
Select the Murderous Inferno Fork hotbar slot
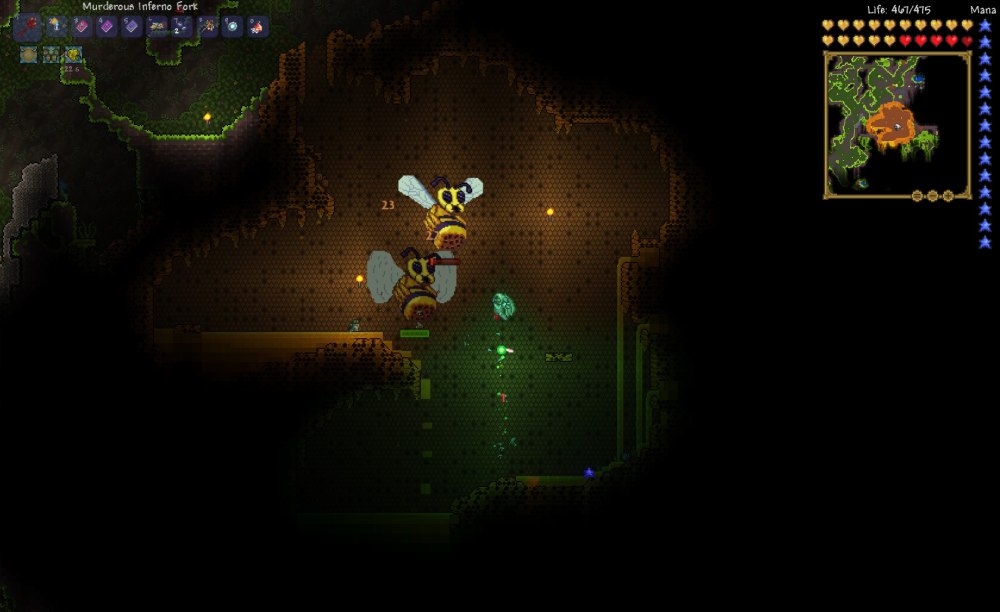(x=28, y=26)
